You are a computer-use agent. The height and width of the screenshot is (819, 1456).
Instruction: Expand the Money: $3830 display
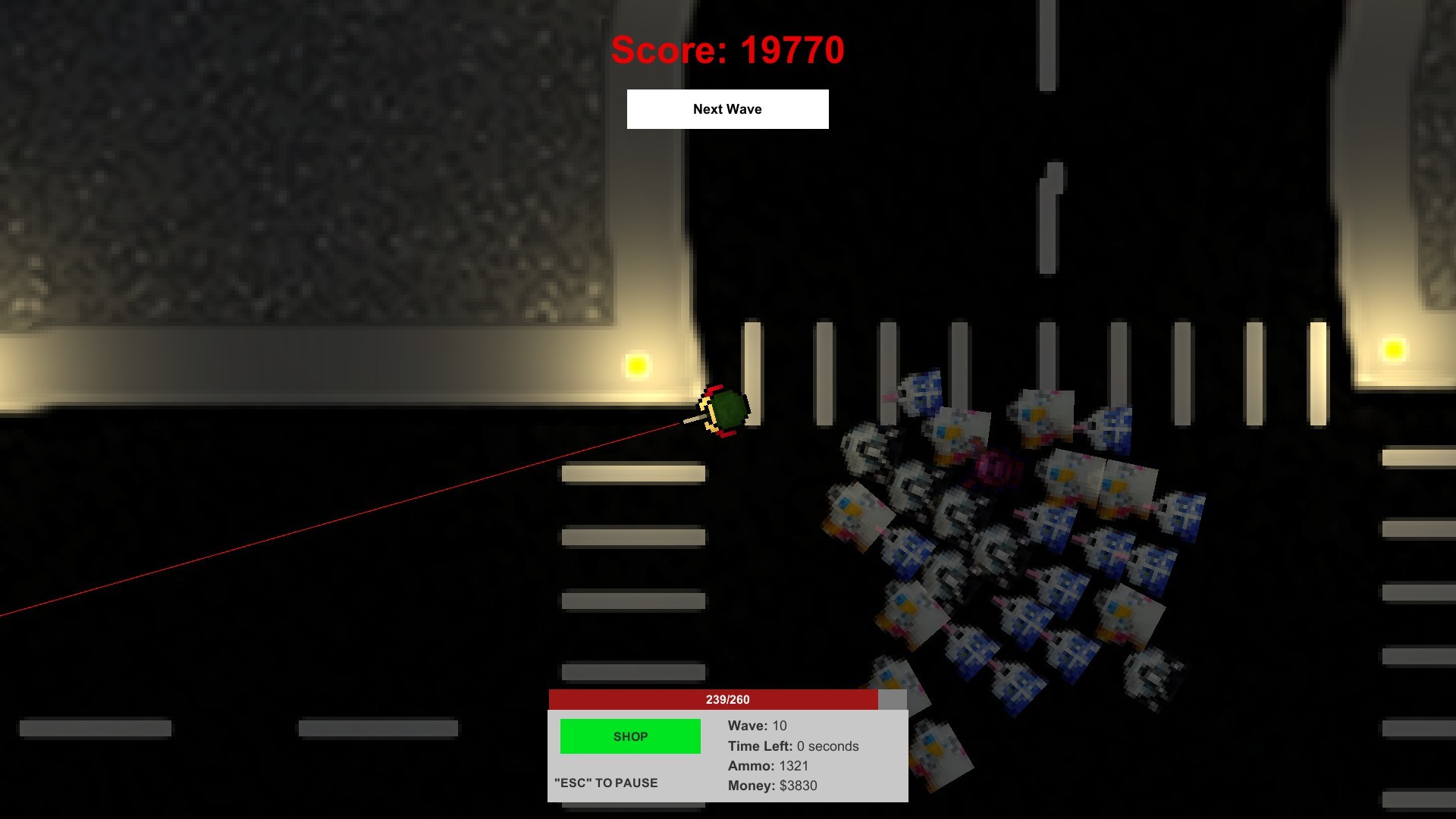771,786
